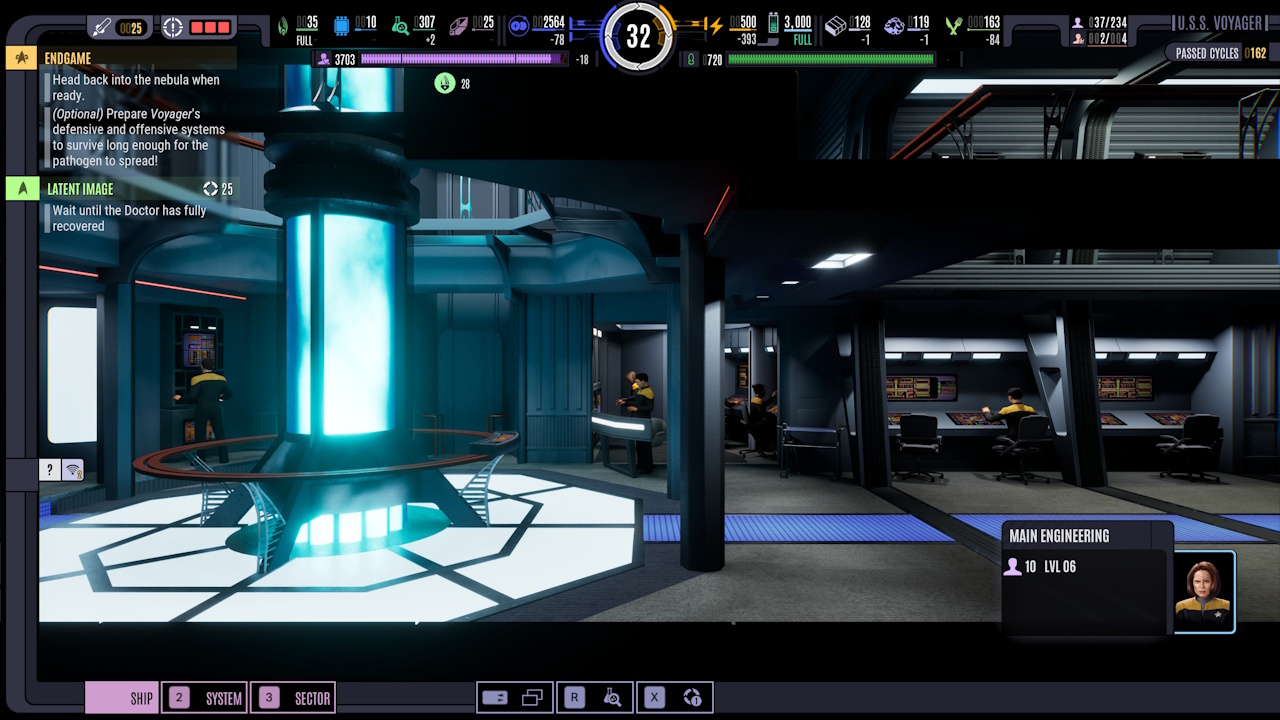This screenshot has height=720, width=1280.
Task: Collapse the ENDGAME objective panel
Action: coord(22,58)
